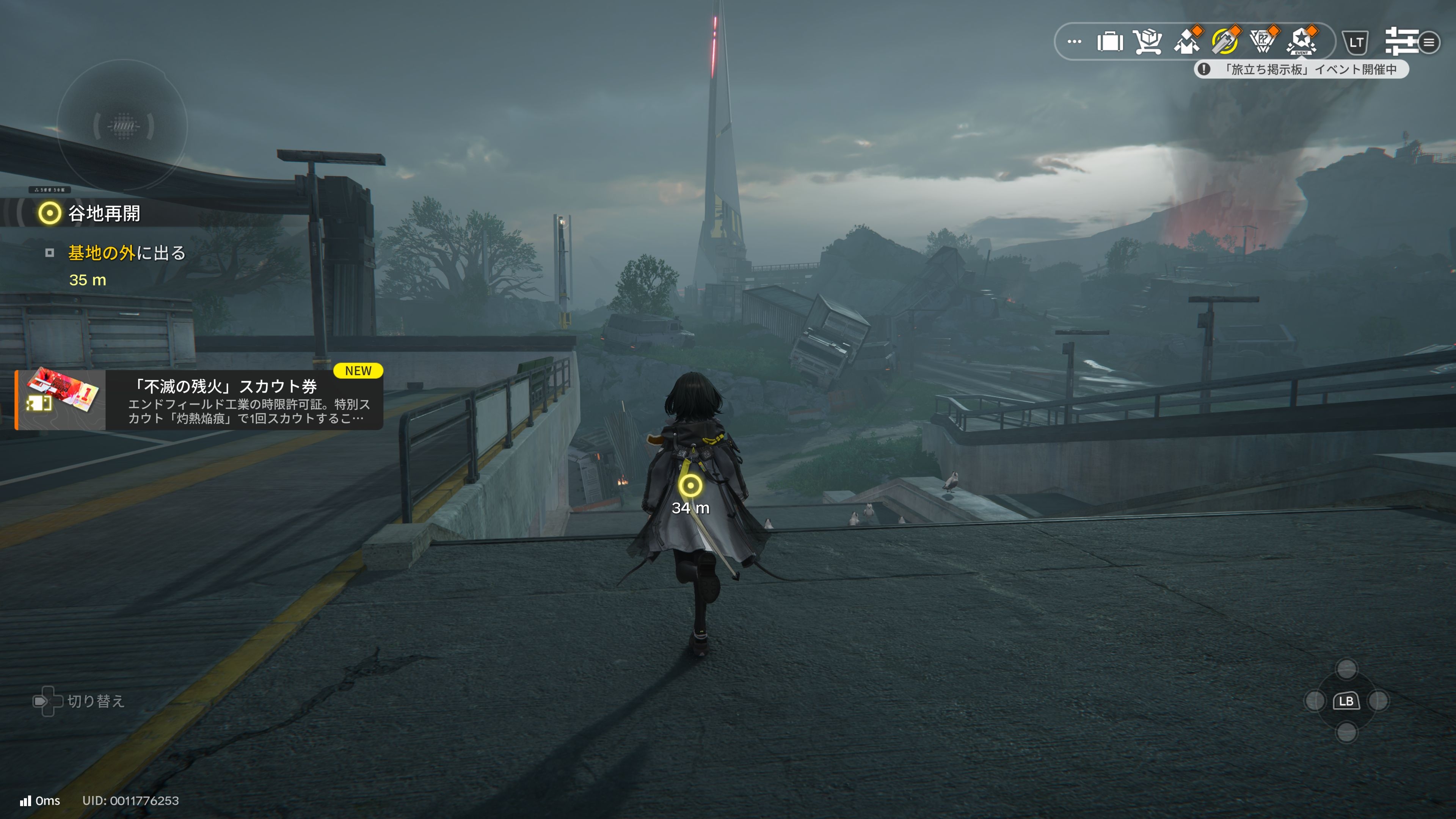This screenshot has height=819, width=1456.
Task: Open the circular minimap
Action: coord(122,126)
